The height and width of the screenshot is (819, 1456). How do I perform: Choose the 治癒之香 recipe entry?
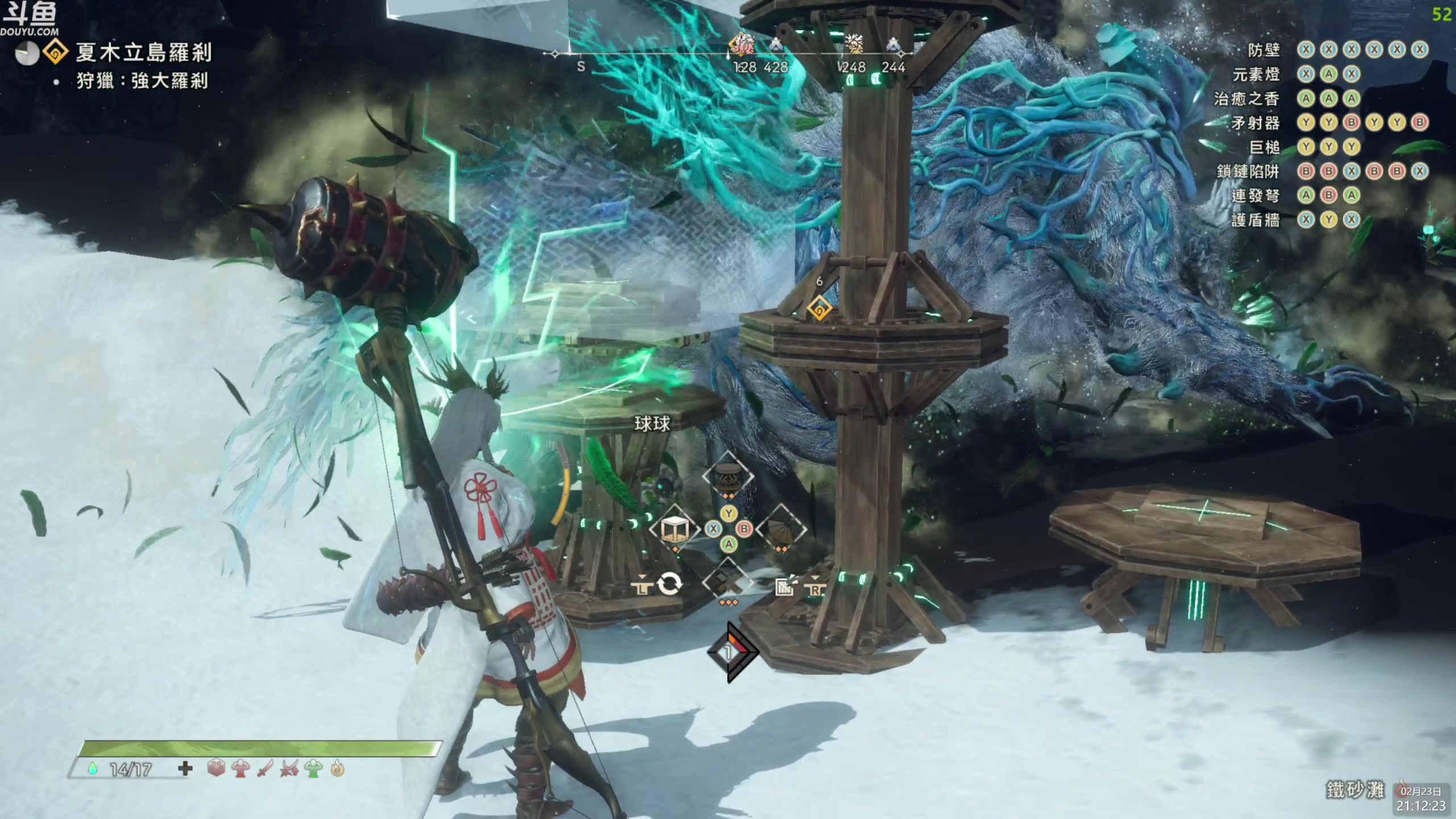pos(1246,99)
